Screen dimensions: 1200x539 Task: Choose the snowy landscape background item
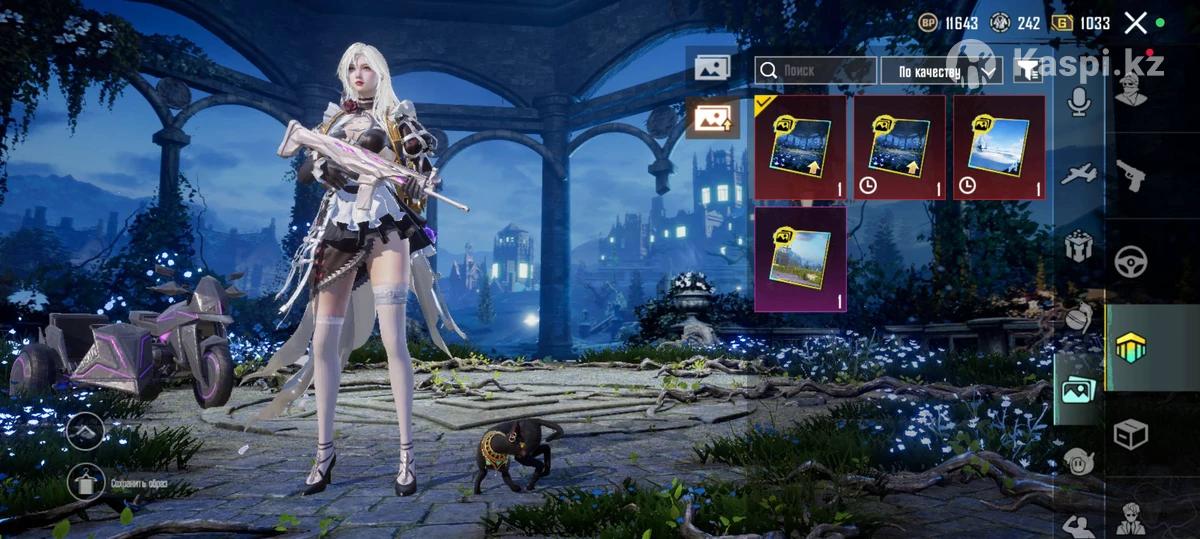(x=999, y=147)
